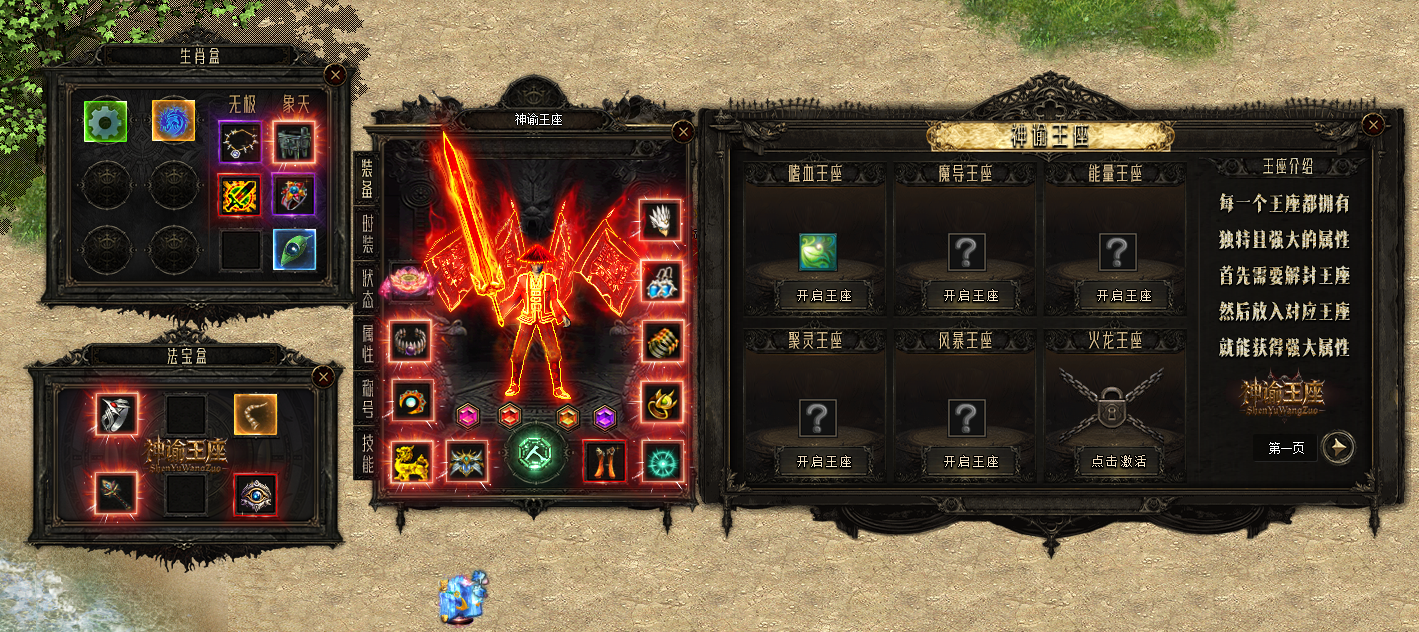Select the 称号 title tab
The image size is (1419, 632).
pos(368,397)
